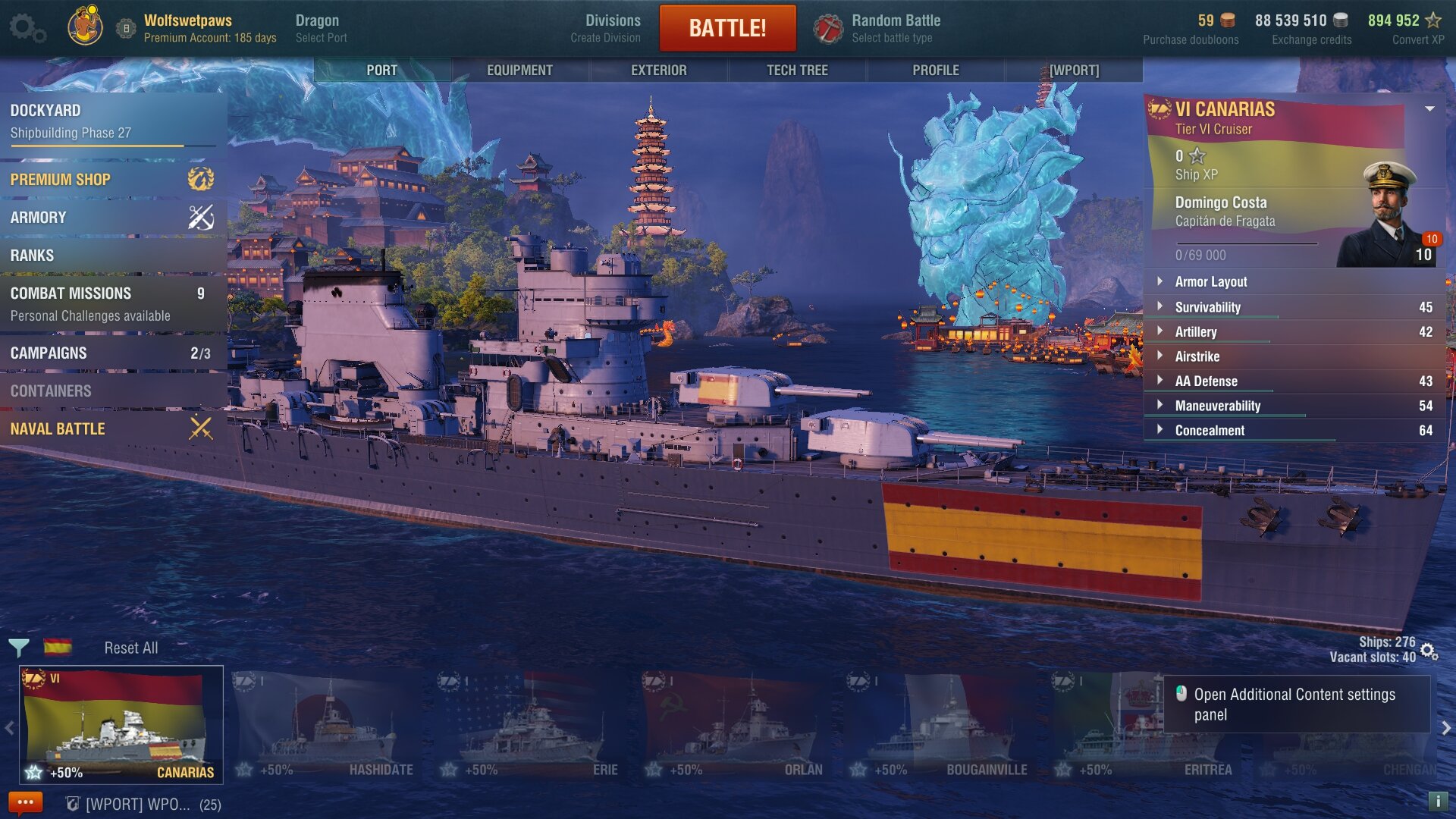Viewport: 1456px width, 819px height.
Task: Visit the Premium Shop
Action: click(114, 180)
